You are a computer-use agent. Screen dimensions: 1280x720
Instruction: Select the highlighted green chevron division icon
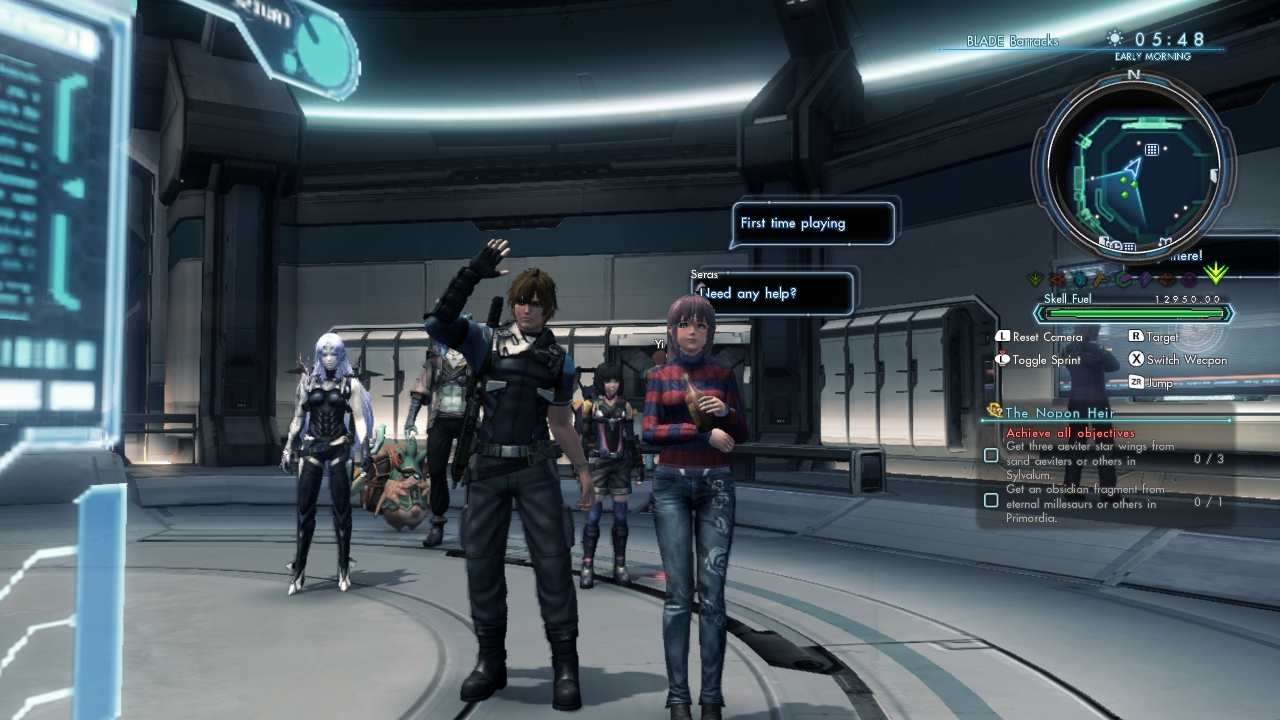[x=1216, y=274]
